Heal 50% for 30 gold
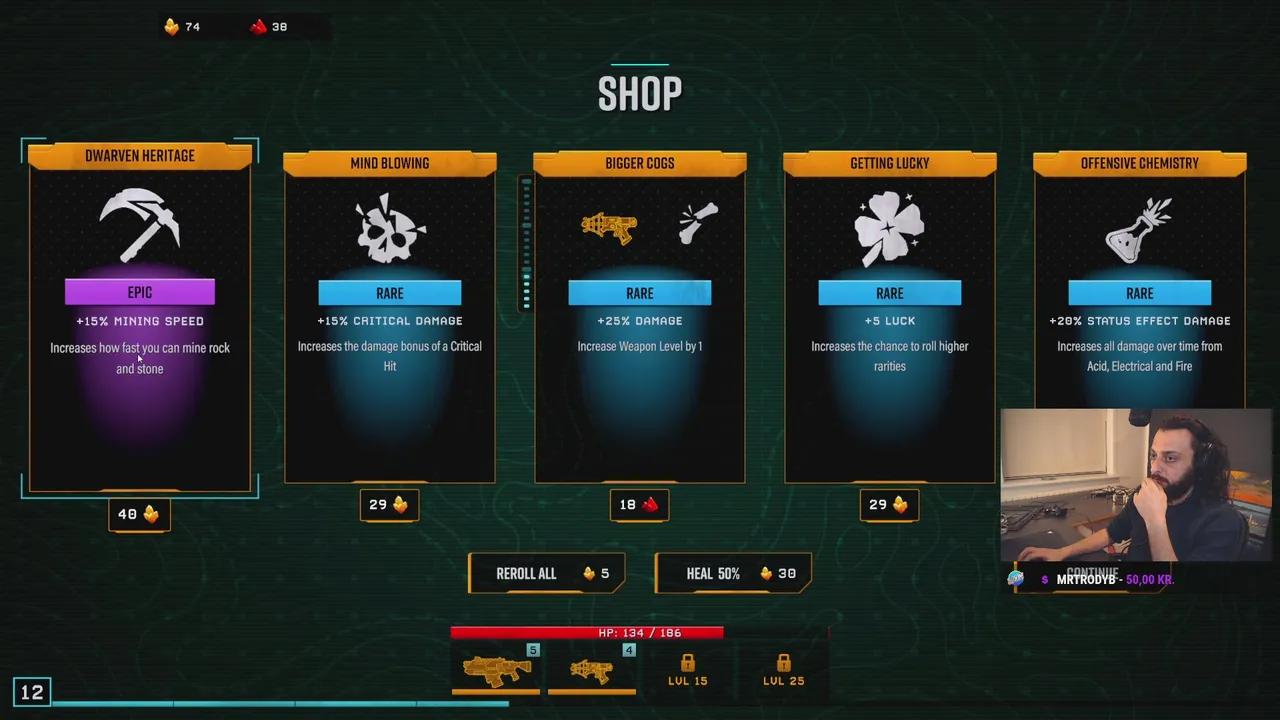Image resolution: width=1280 pixels, height=720 pixels. (733, 573)
